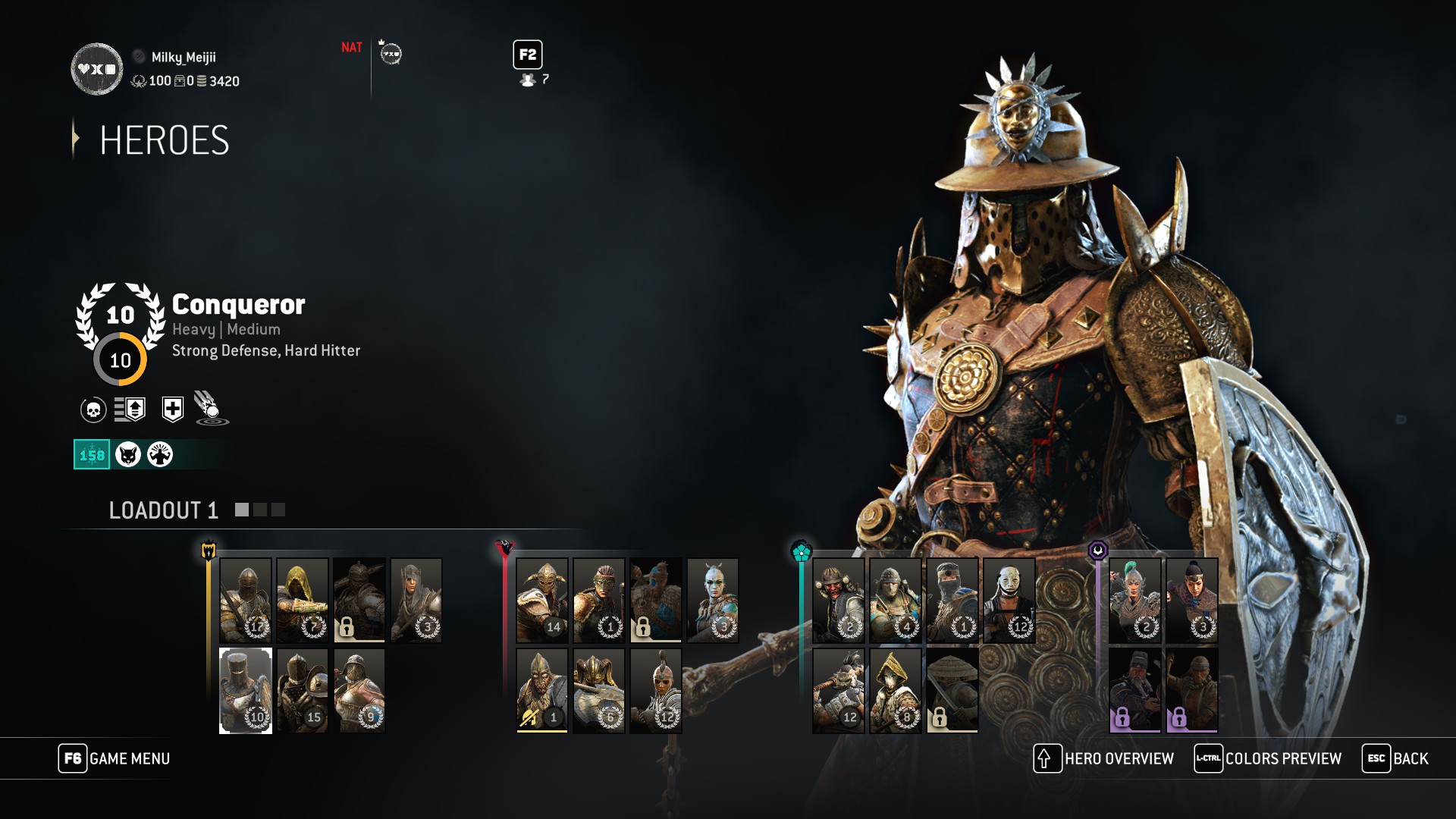Select the locked knight hero tile

(x=359, y=600)
